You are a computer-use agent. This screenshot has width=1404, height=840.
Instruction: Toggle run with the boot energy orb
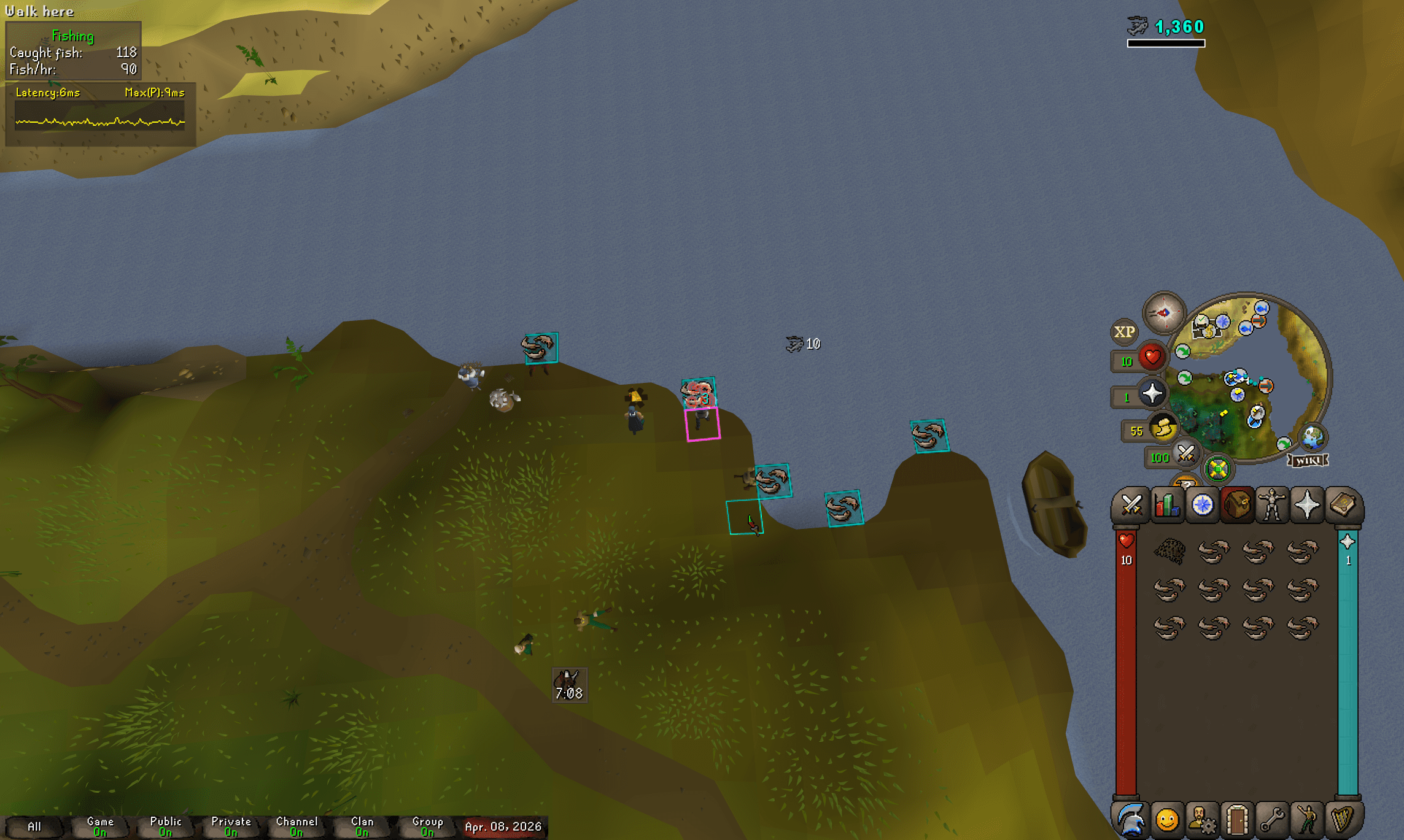tap(1163, 428)
